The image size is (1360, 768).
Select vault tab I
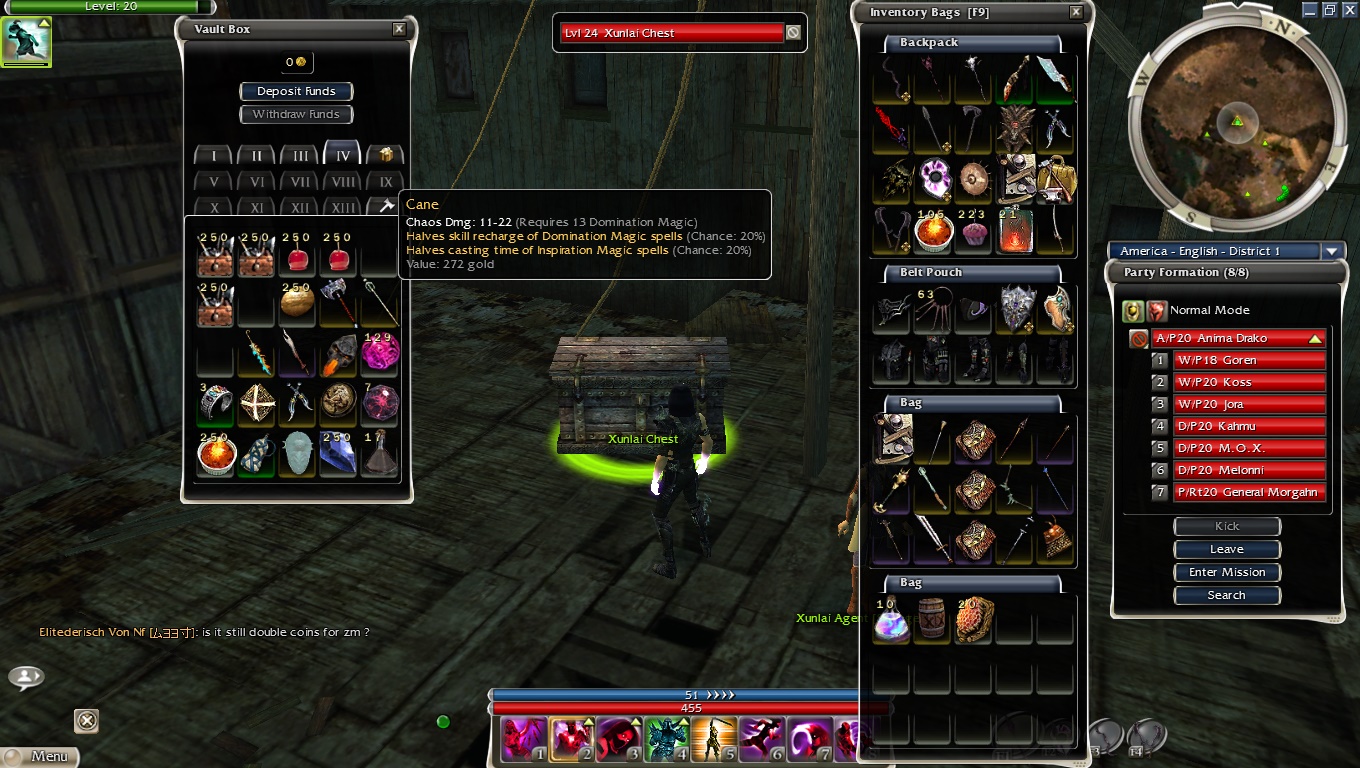(x=213, y=156)
